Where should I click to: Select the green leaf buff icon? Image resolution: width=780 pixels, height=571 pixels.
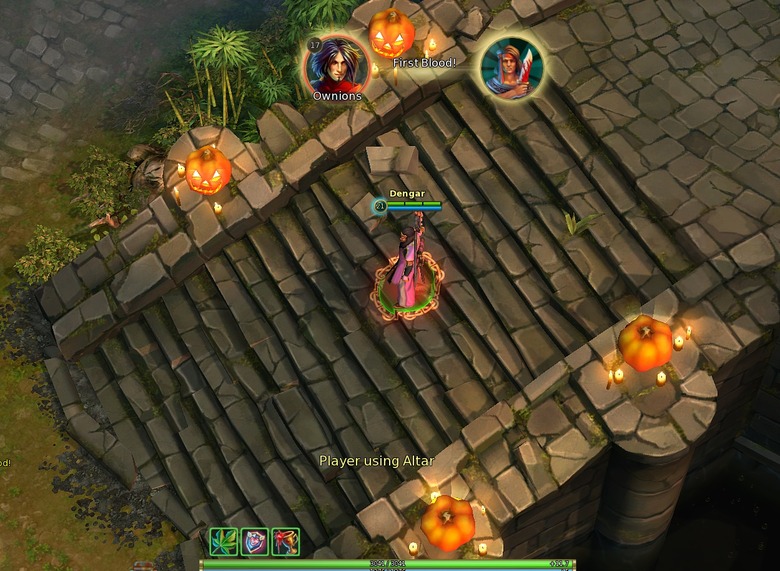pyautogui.click(x=223, y=542)
